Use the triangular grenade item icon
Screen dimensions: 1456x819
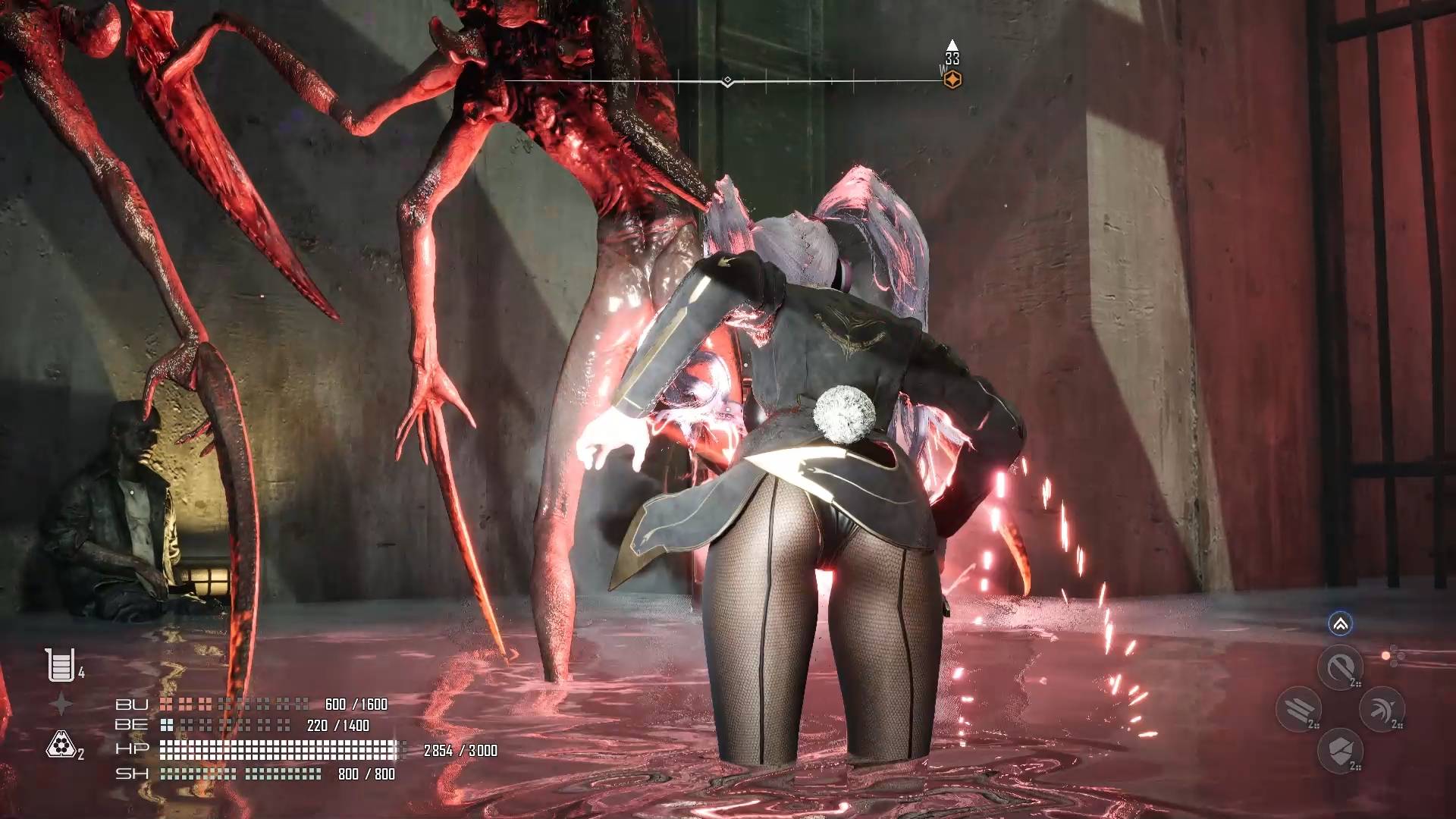[x=59, y=745]
